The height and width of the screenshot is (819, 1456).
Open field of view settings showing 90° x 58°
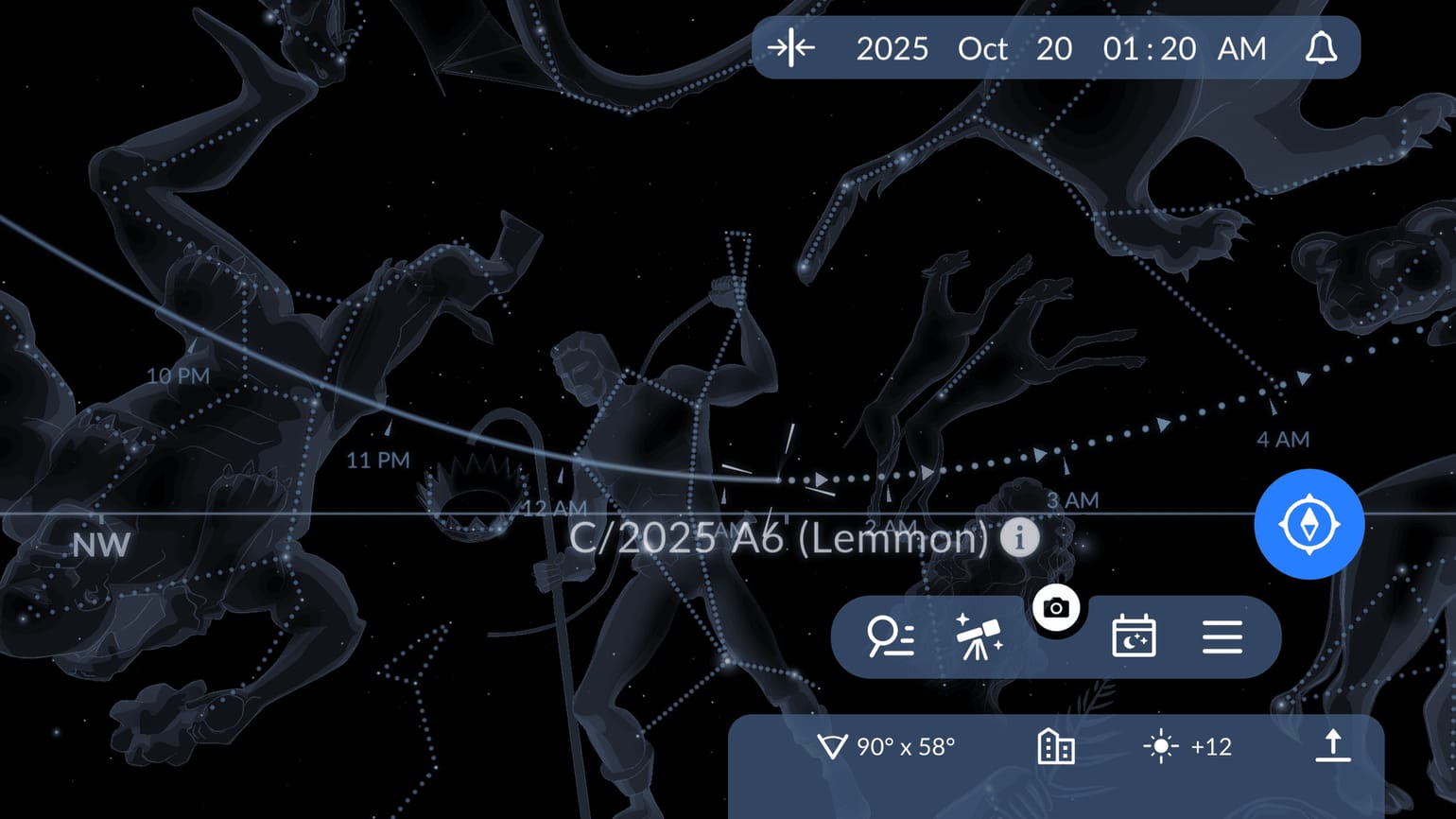889,746
